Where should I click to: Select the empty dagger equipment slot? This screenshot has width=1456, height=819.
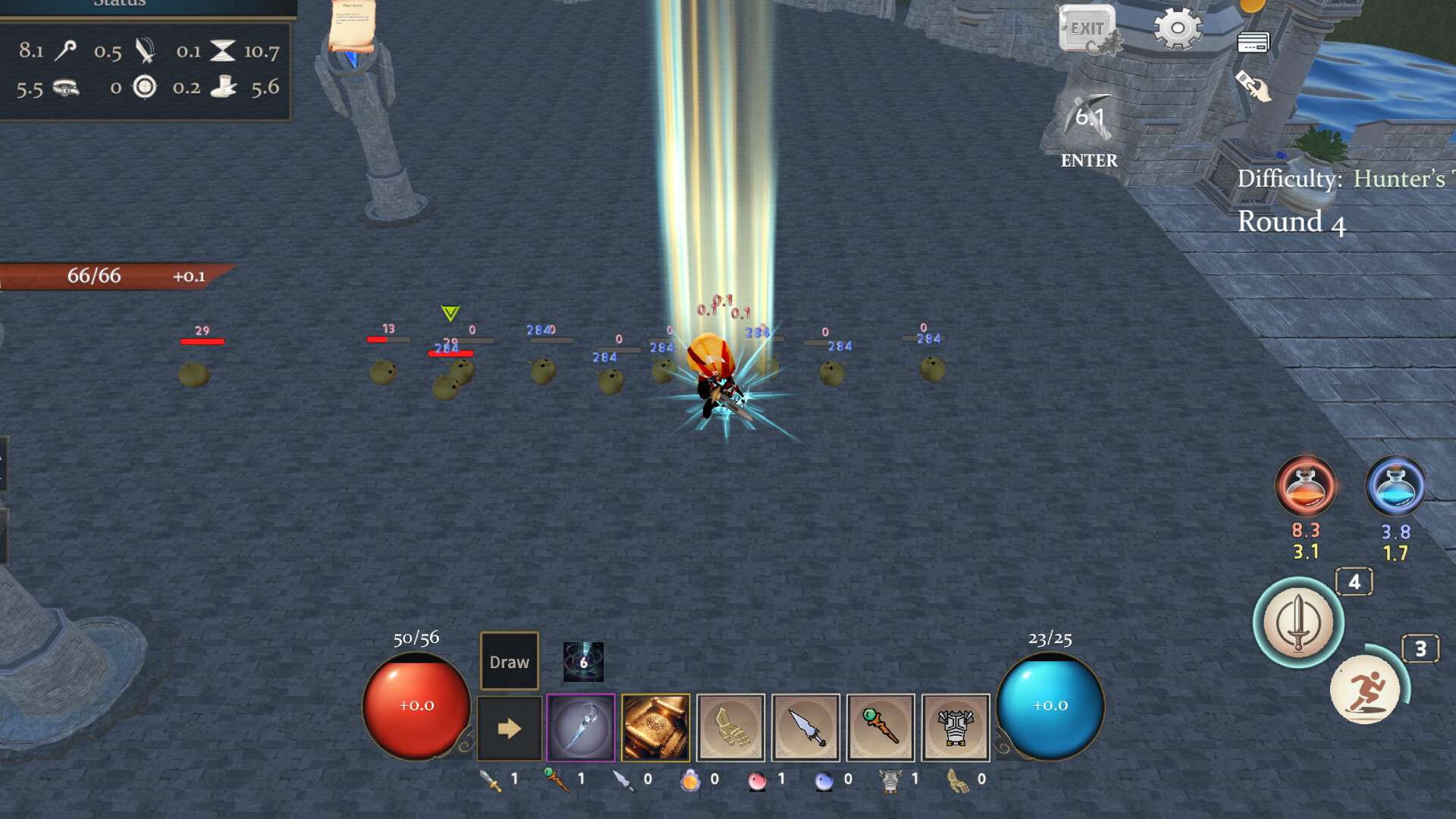(x=806, y=728)
